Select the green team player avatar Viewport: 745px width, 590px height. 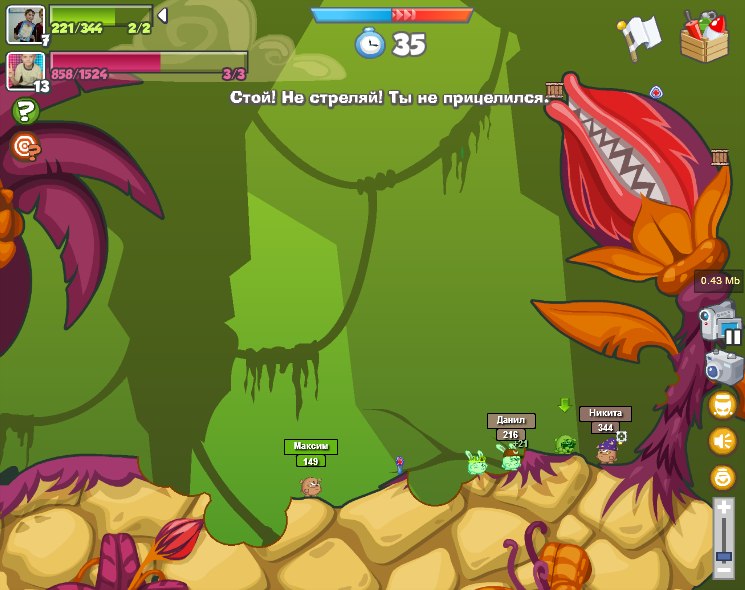[25, 24]
